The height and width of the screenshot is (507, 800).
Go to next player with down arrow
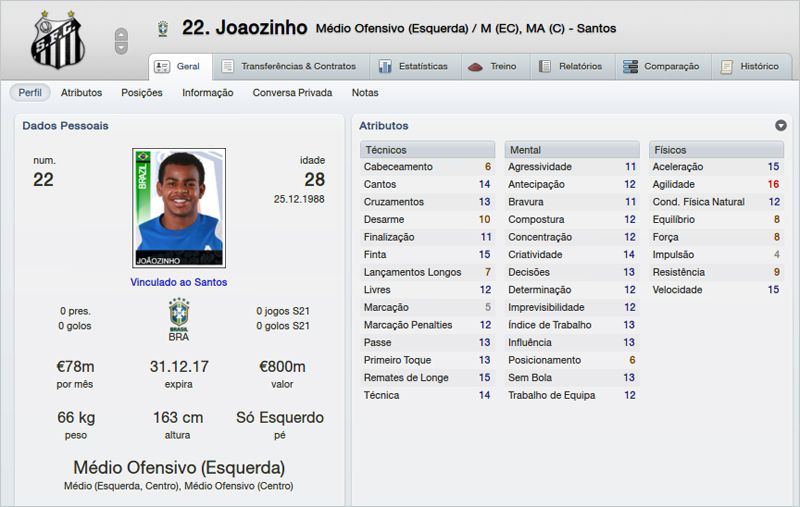[121, 47]
